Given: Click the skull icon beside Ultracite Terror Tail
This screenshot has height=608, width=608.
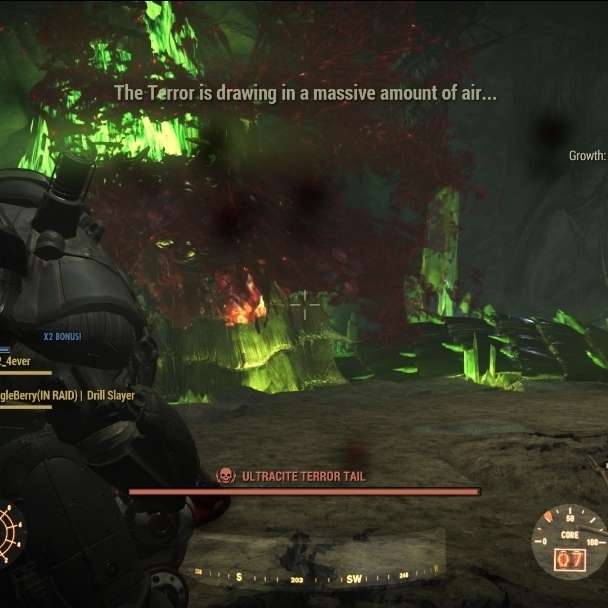Looking at the screenshot, I should tap(226, 476).
